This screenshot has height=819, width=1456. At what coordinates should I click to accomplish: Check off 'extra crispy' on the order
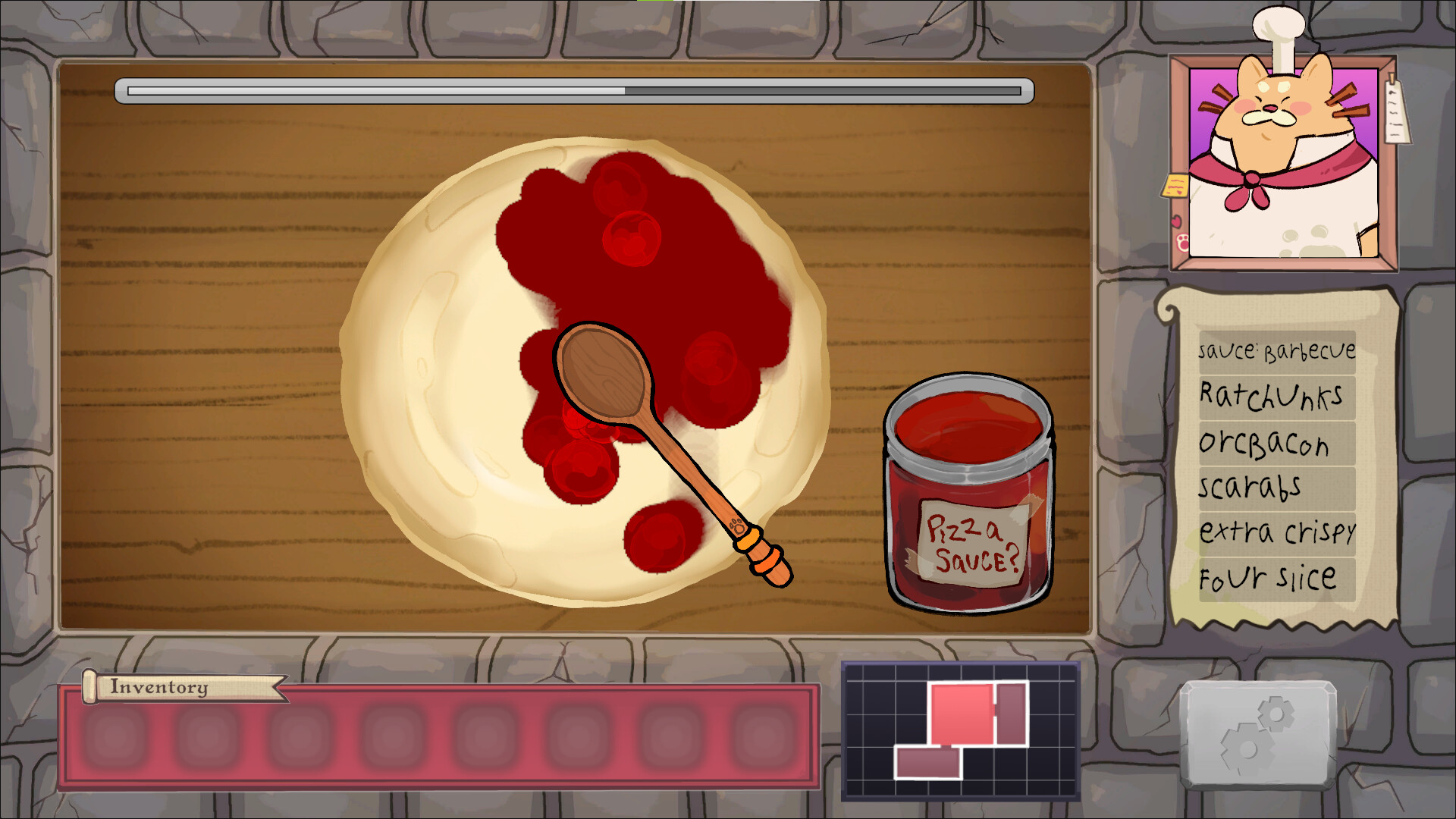point(1278,532)
